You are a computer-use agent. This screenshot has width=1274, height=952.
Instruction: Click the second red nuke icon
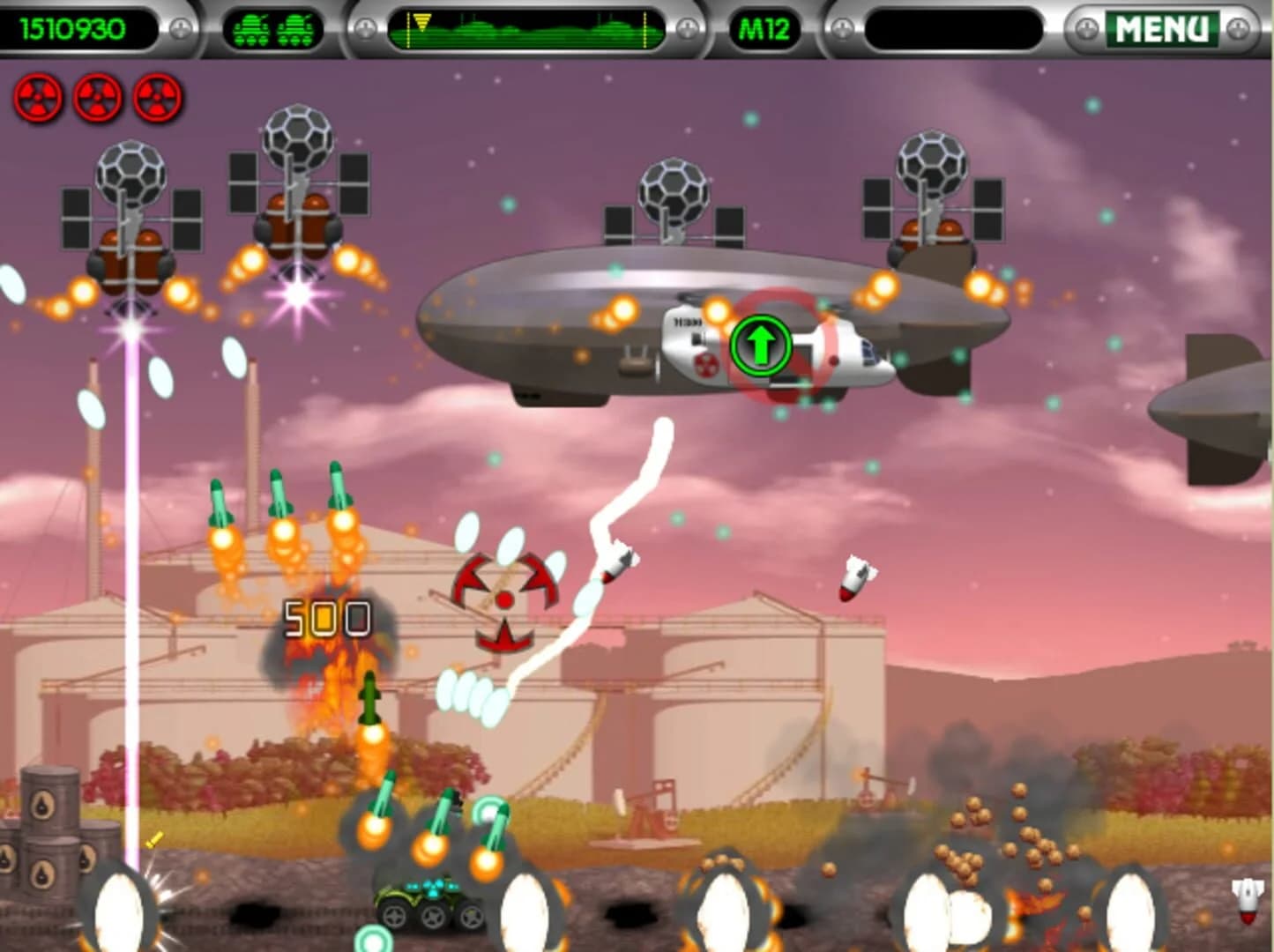point(97,99)
